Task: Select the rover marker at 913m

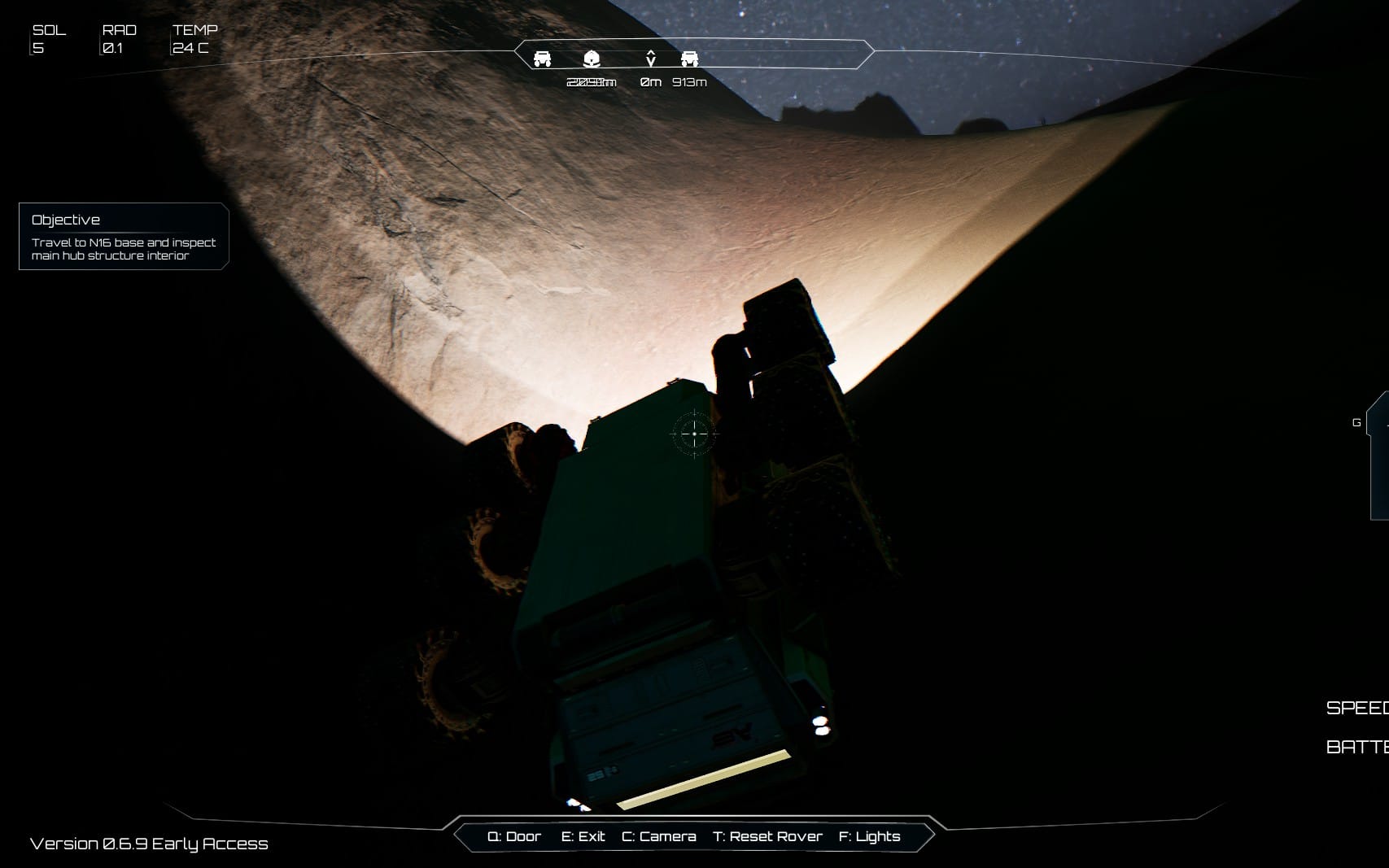Action: click(x=689, y=59)
